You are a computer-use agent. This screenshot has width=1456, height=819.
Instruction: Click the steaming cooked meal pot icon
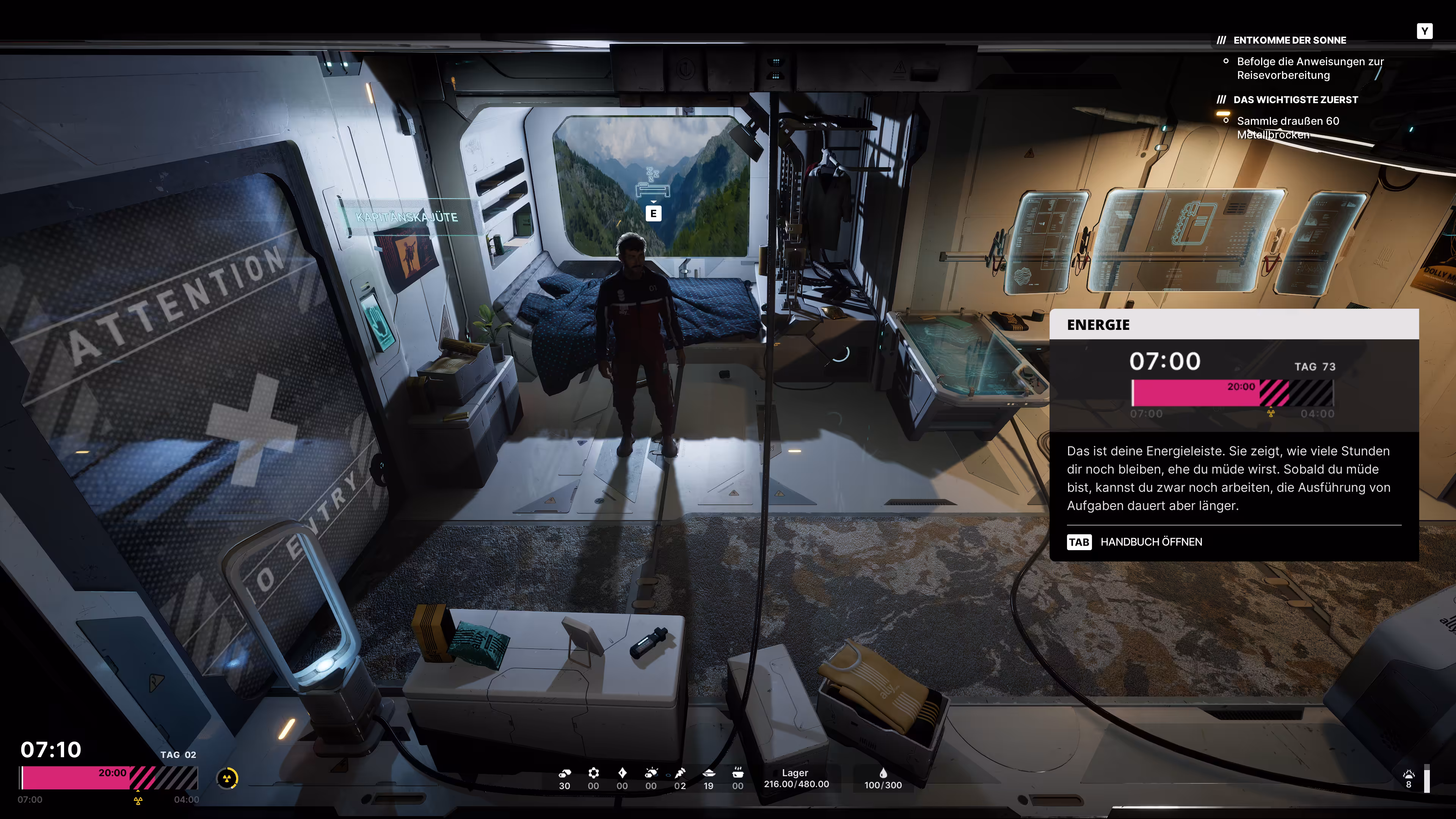click(737, 773)
